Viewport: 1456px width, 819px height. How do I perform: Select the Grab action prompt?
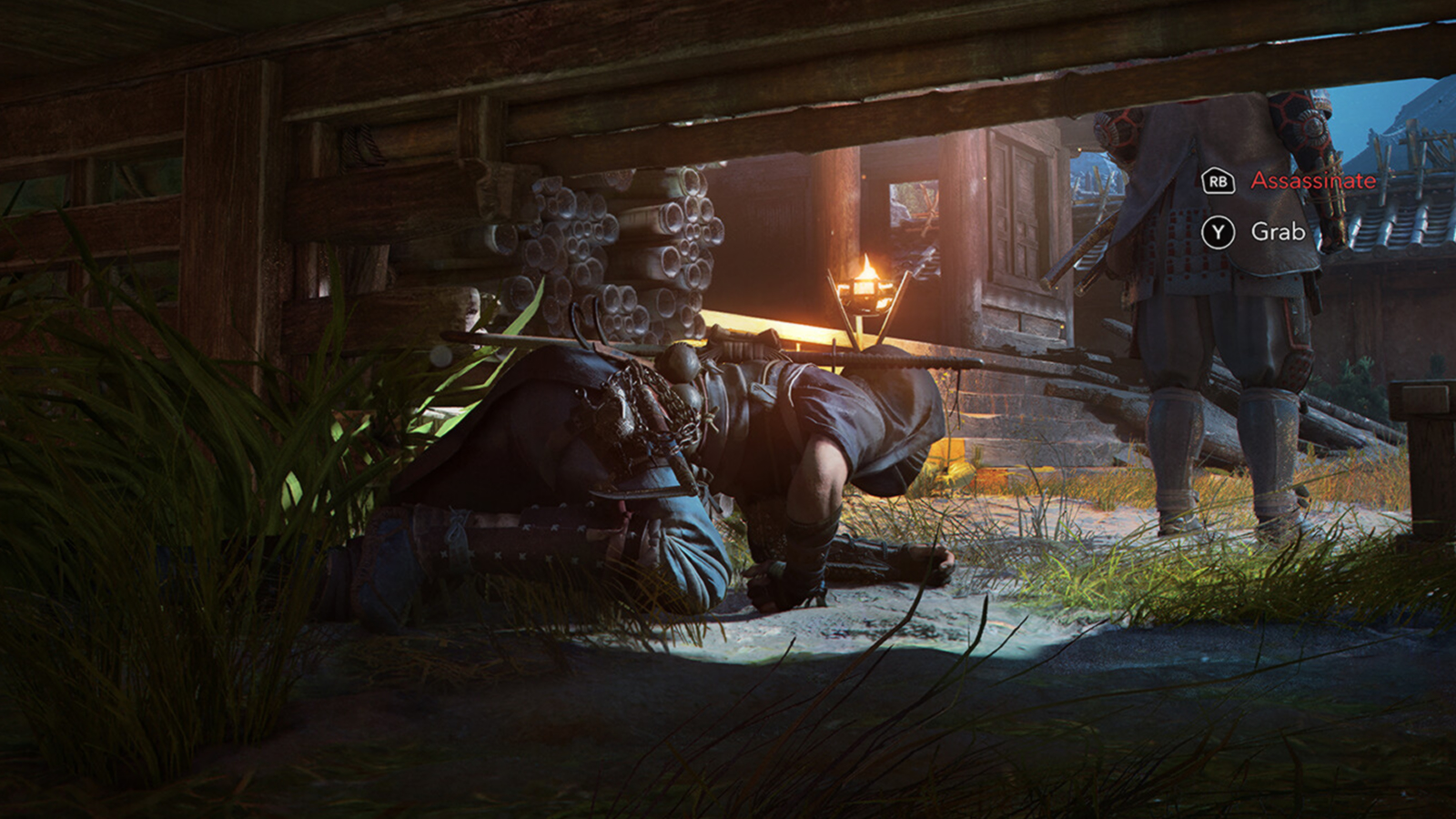1278,233
